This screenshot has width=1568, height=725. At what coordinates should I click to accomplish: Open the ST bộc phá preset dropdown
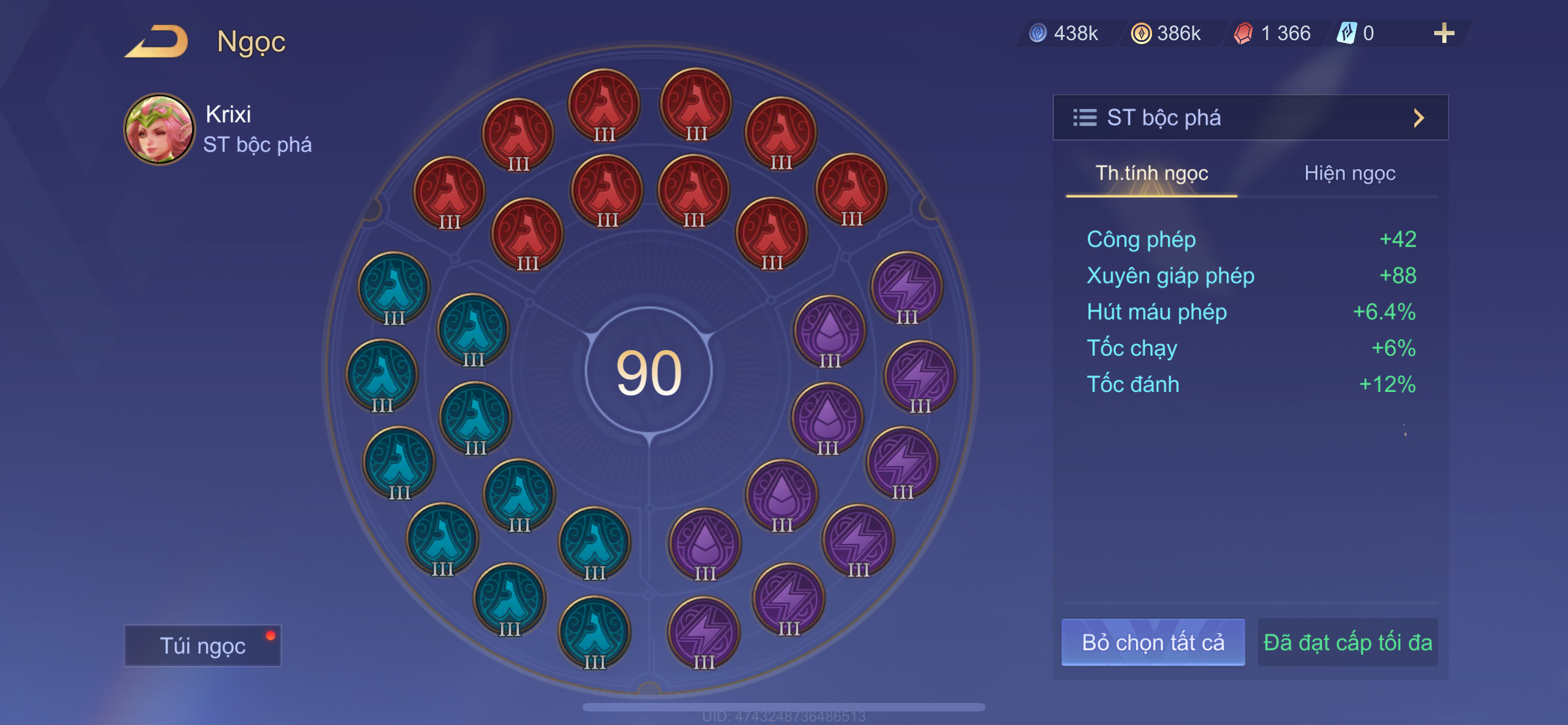pos(1250,117)
